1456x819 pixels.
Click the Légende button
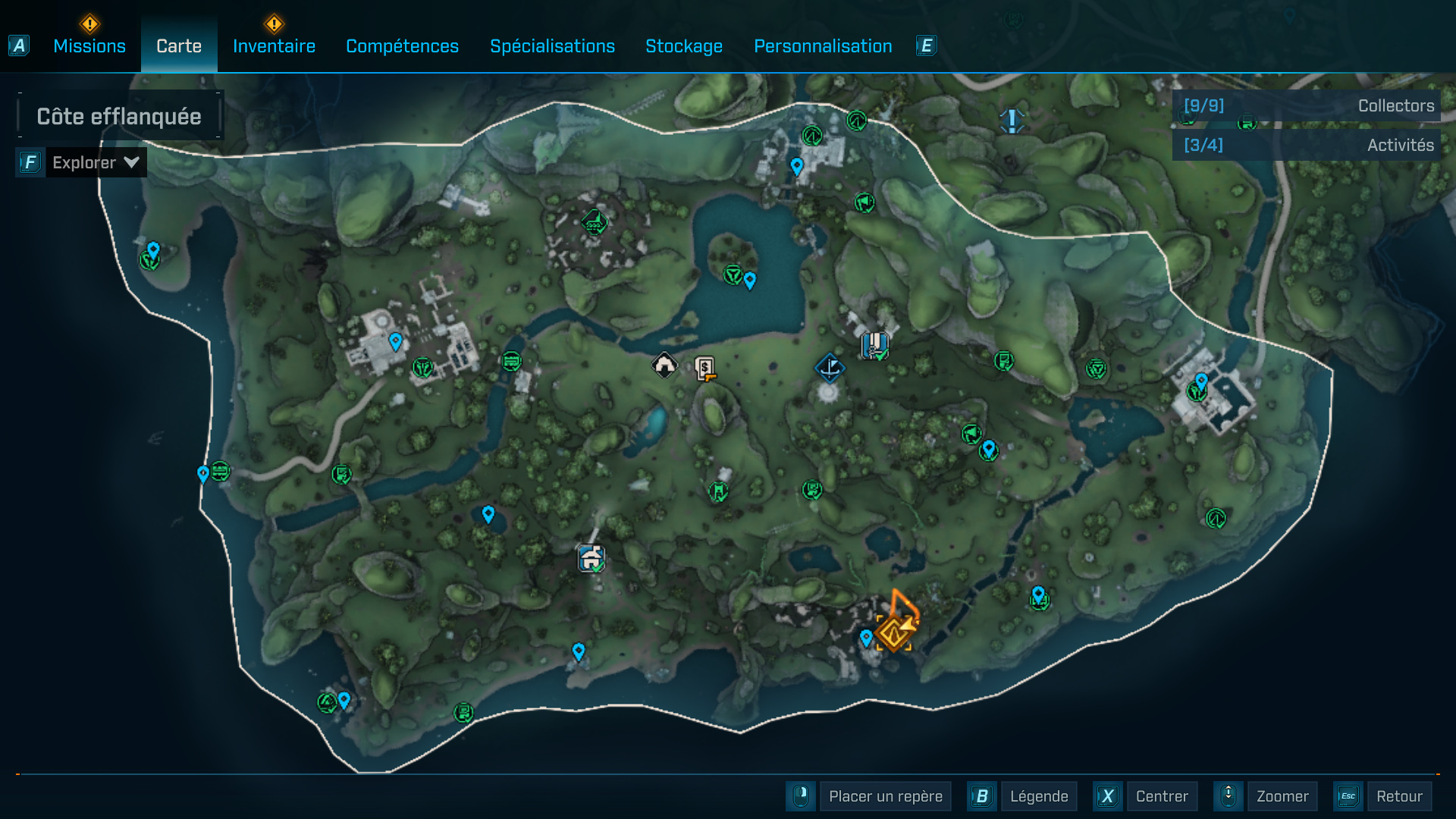click(x=1039, y=796)
